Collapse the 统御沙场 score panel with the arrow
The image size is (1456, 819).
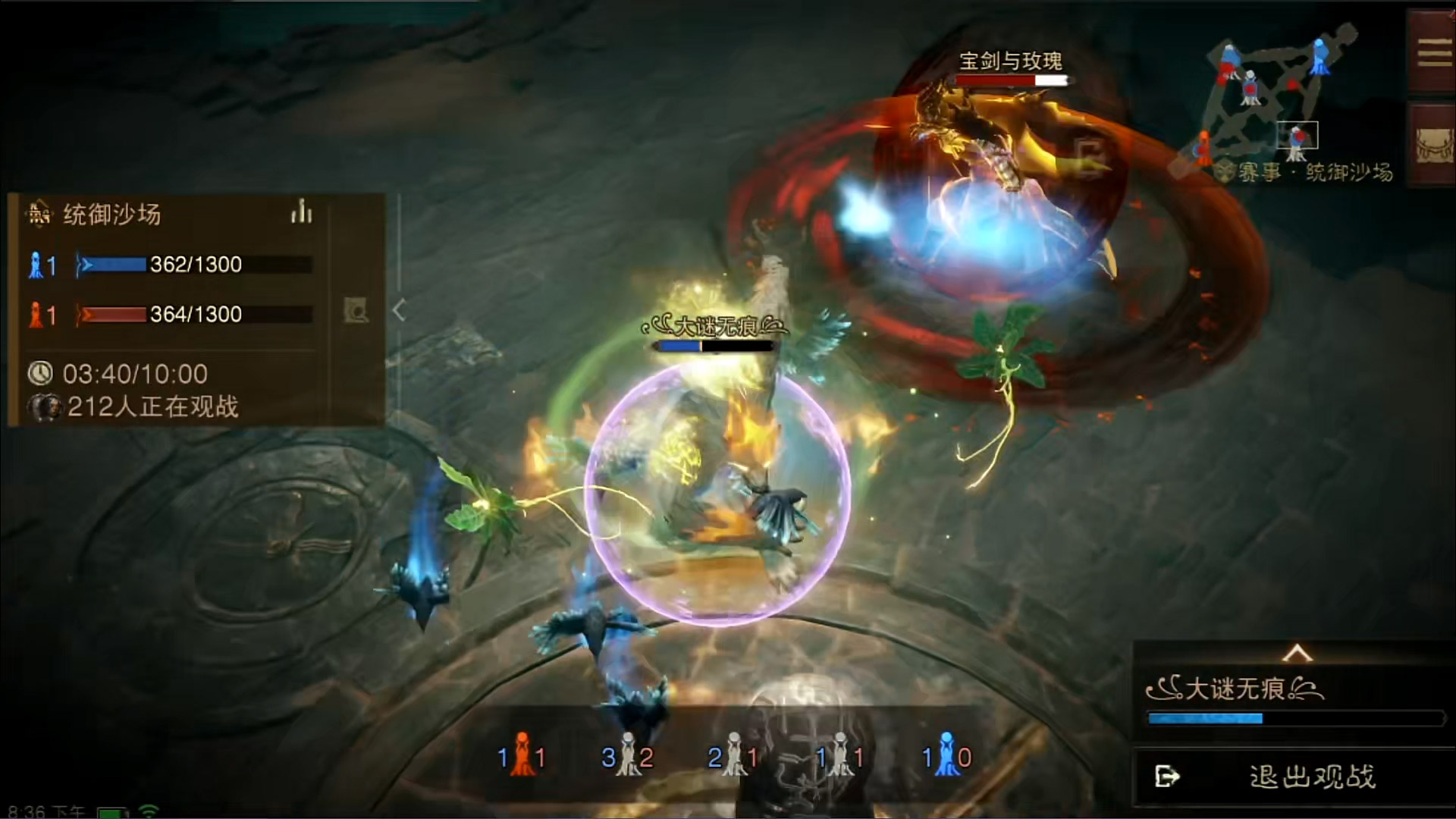(399, 310)
